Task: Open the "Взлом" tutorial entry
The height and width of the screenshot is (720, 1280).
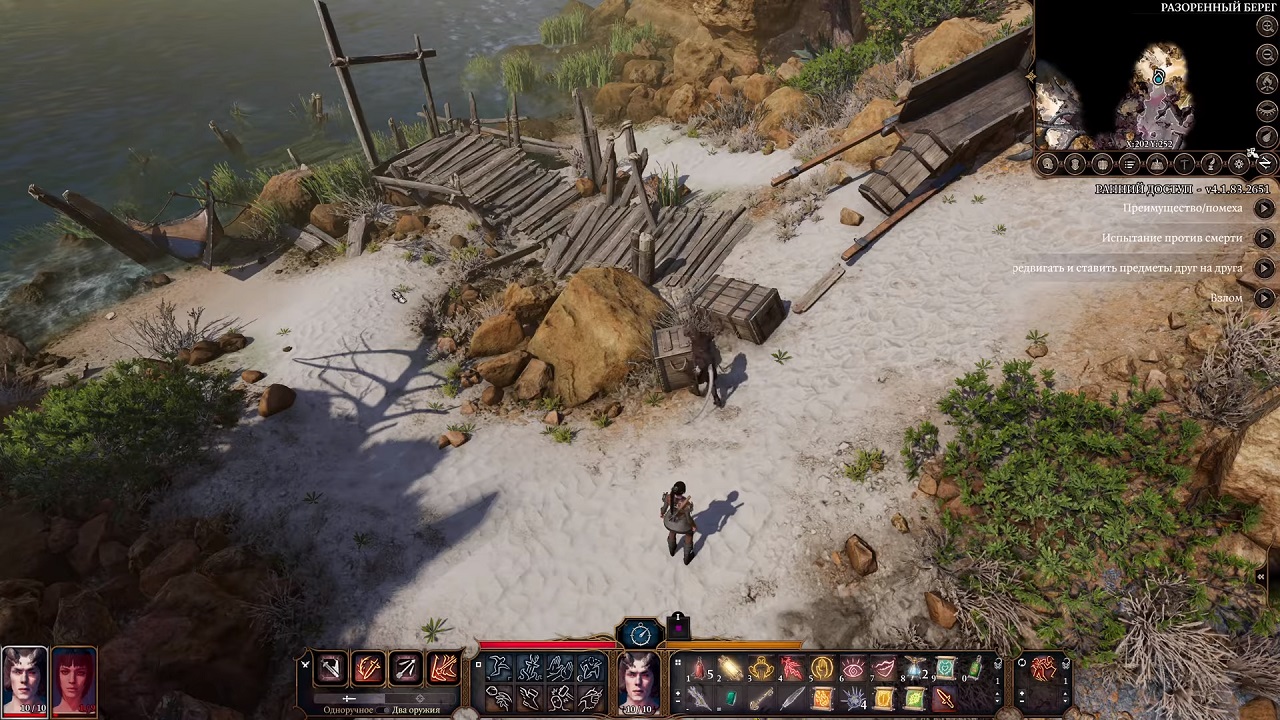Action: point(1264,298)
